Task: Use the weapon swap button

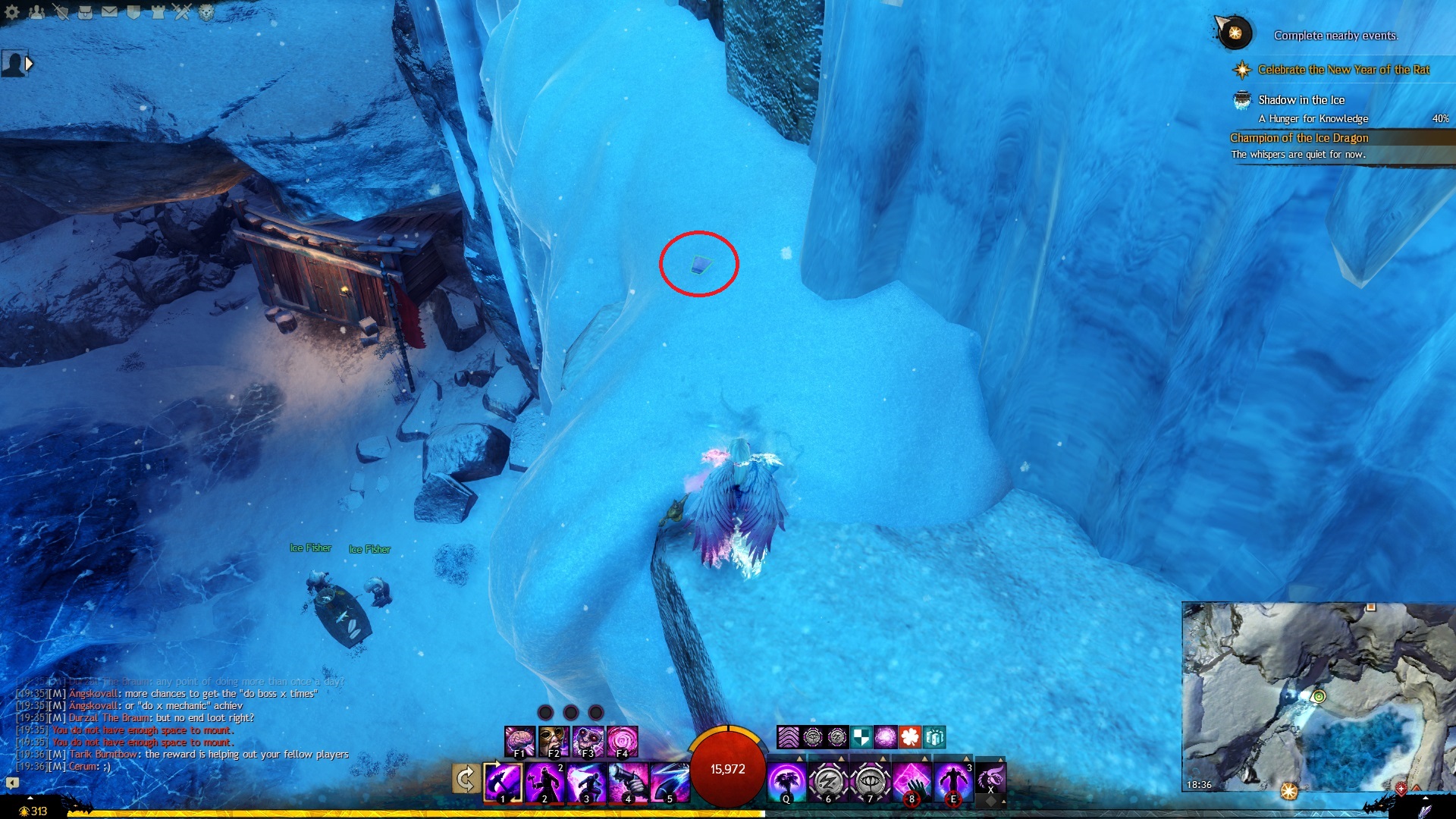Action: (x=466, y=779)
